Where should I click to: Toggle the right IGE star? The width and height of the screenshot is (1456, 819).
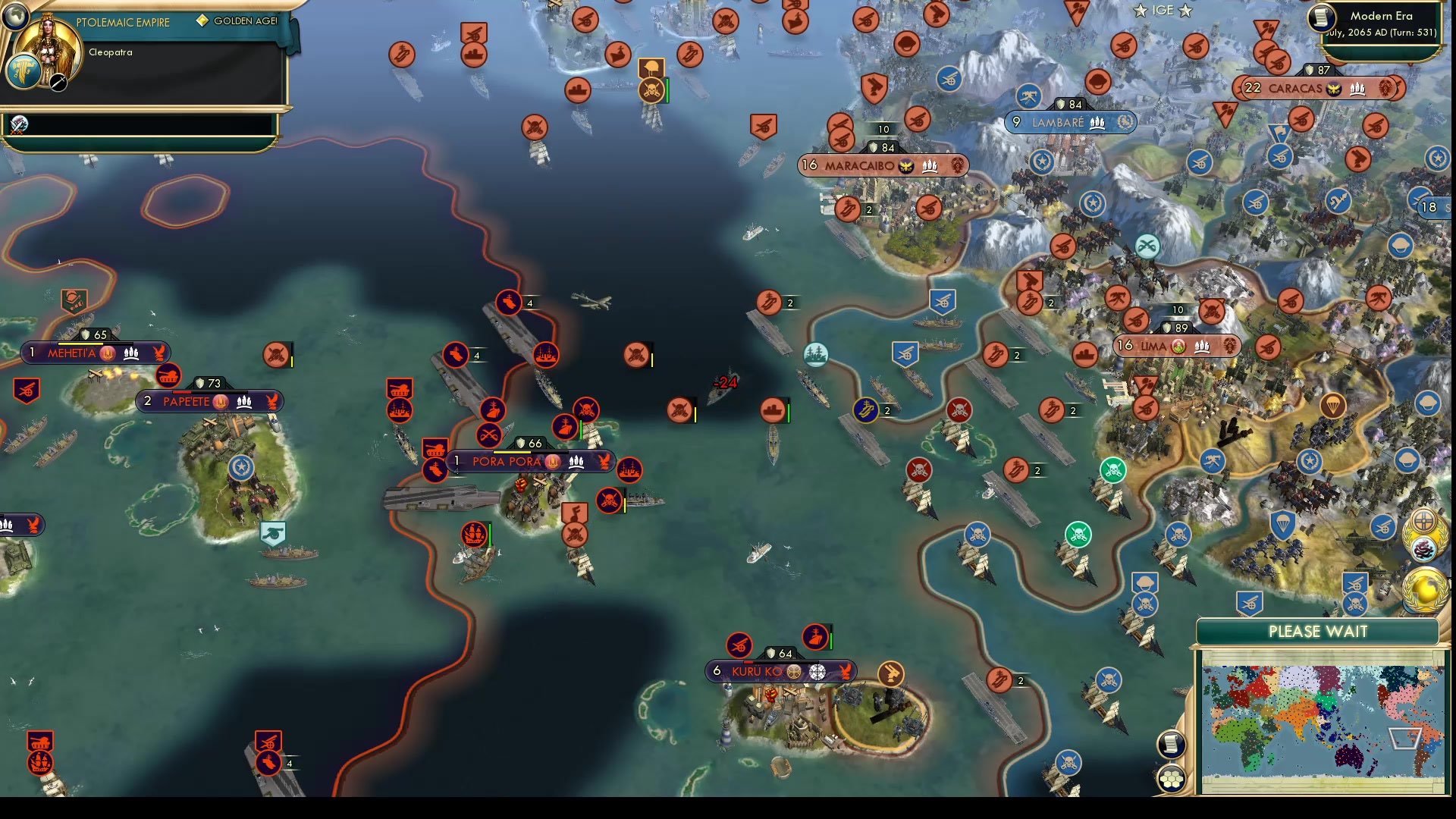click(x=1186, y=11)
